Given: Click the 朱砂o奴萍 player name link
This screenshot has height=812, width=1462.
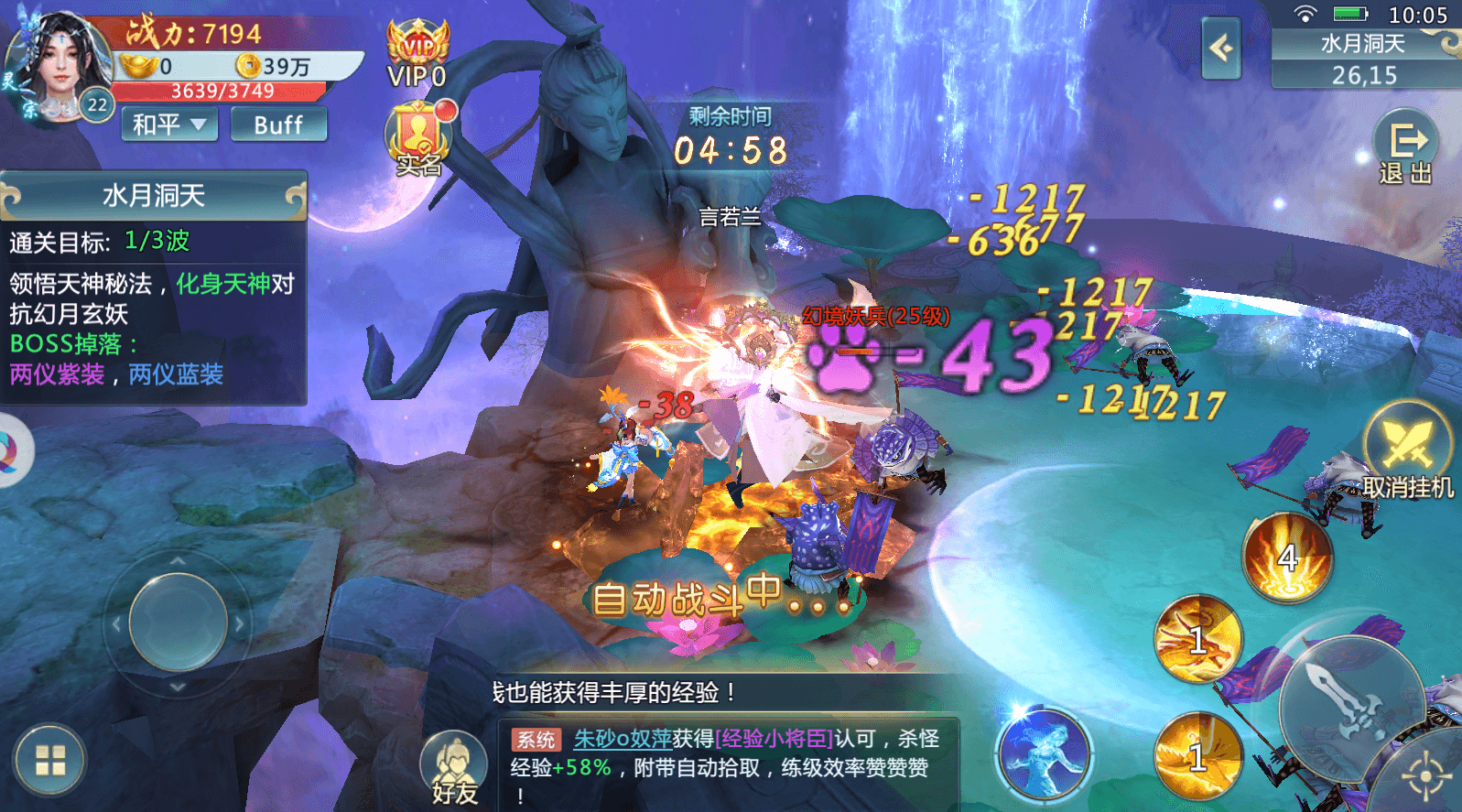Looking at the screenshot, I should click(x=623, y=739).
